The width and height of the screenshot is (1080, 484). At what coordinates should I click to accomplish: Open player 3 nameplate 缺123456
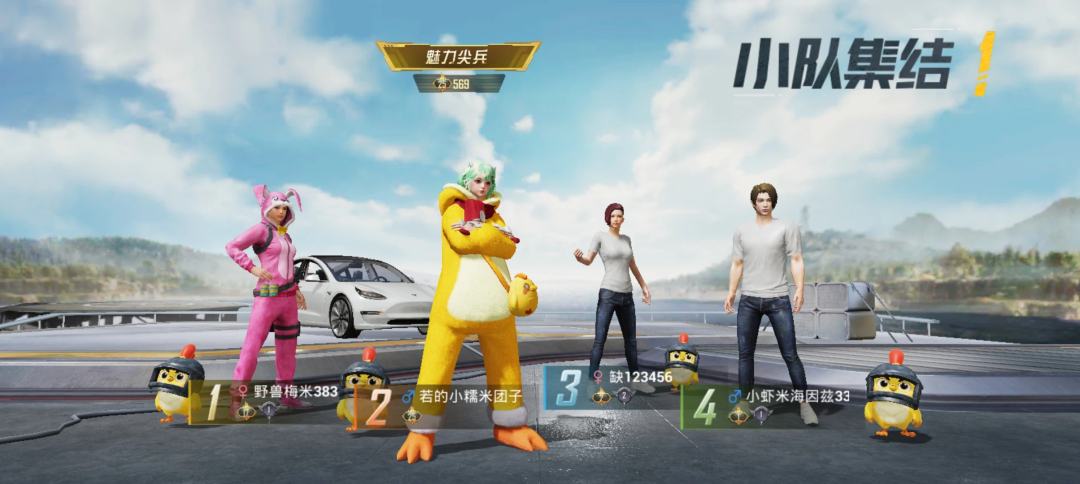pyautogui.click(x=610, y=387)
